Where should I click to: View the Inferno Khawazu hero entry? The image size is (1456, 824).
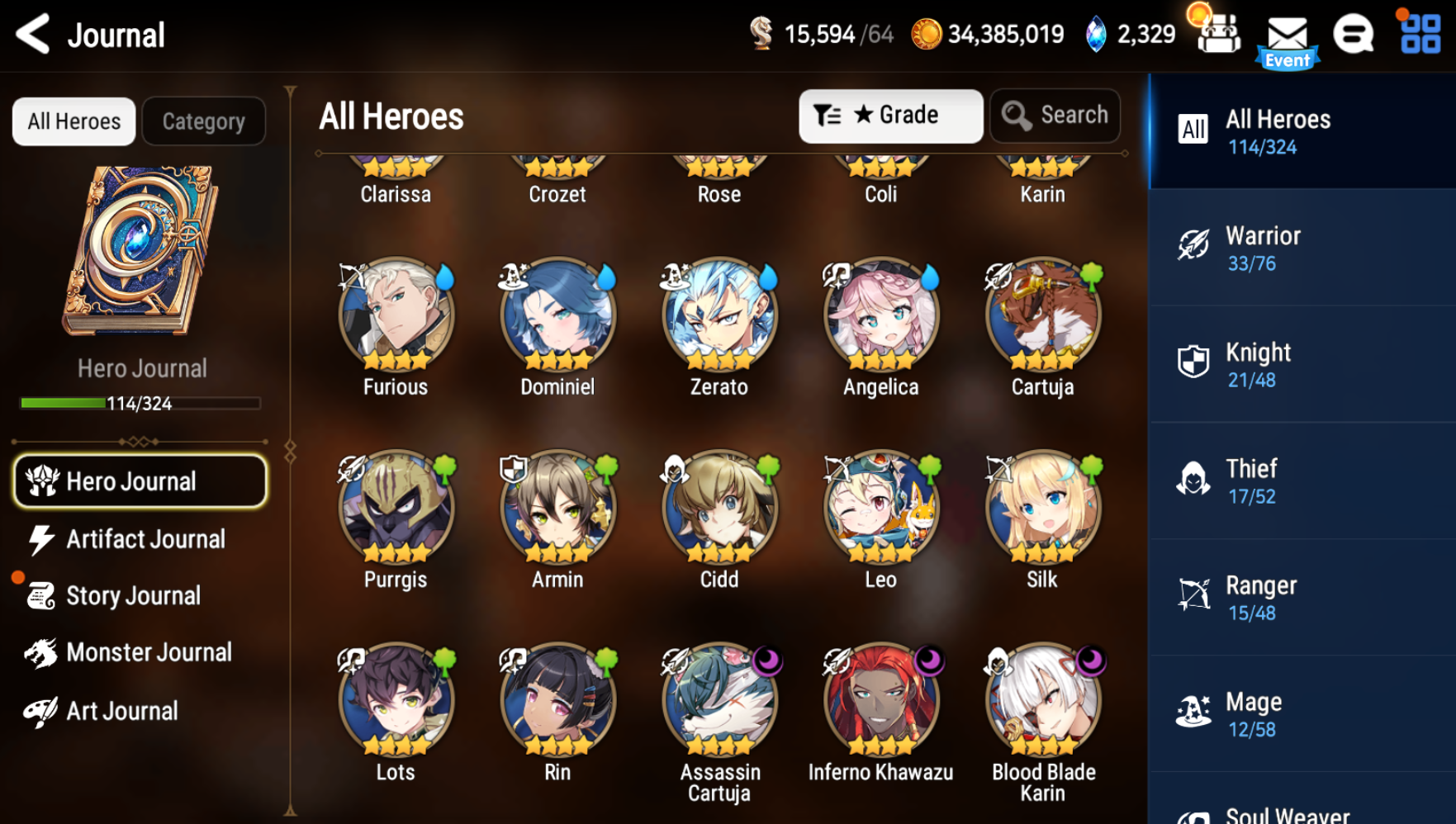pos(881,700)
